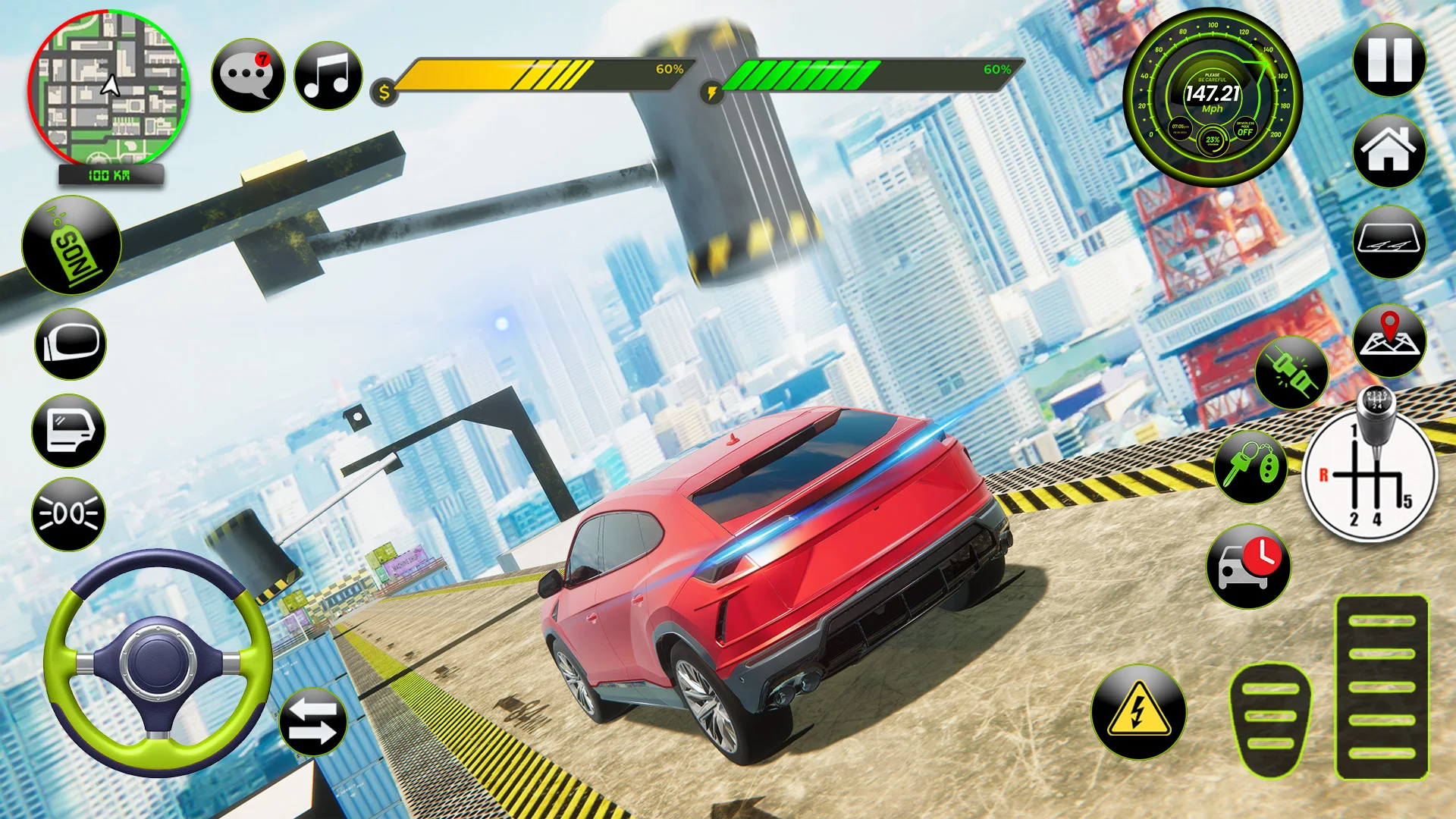The height and width of the screenshot is (819, 1456).
Task: Tap the car with clock icon
Action: click(x=1248, y=566)
